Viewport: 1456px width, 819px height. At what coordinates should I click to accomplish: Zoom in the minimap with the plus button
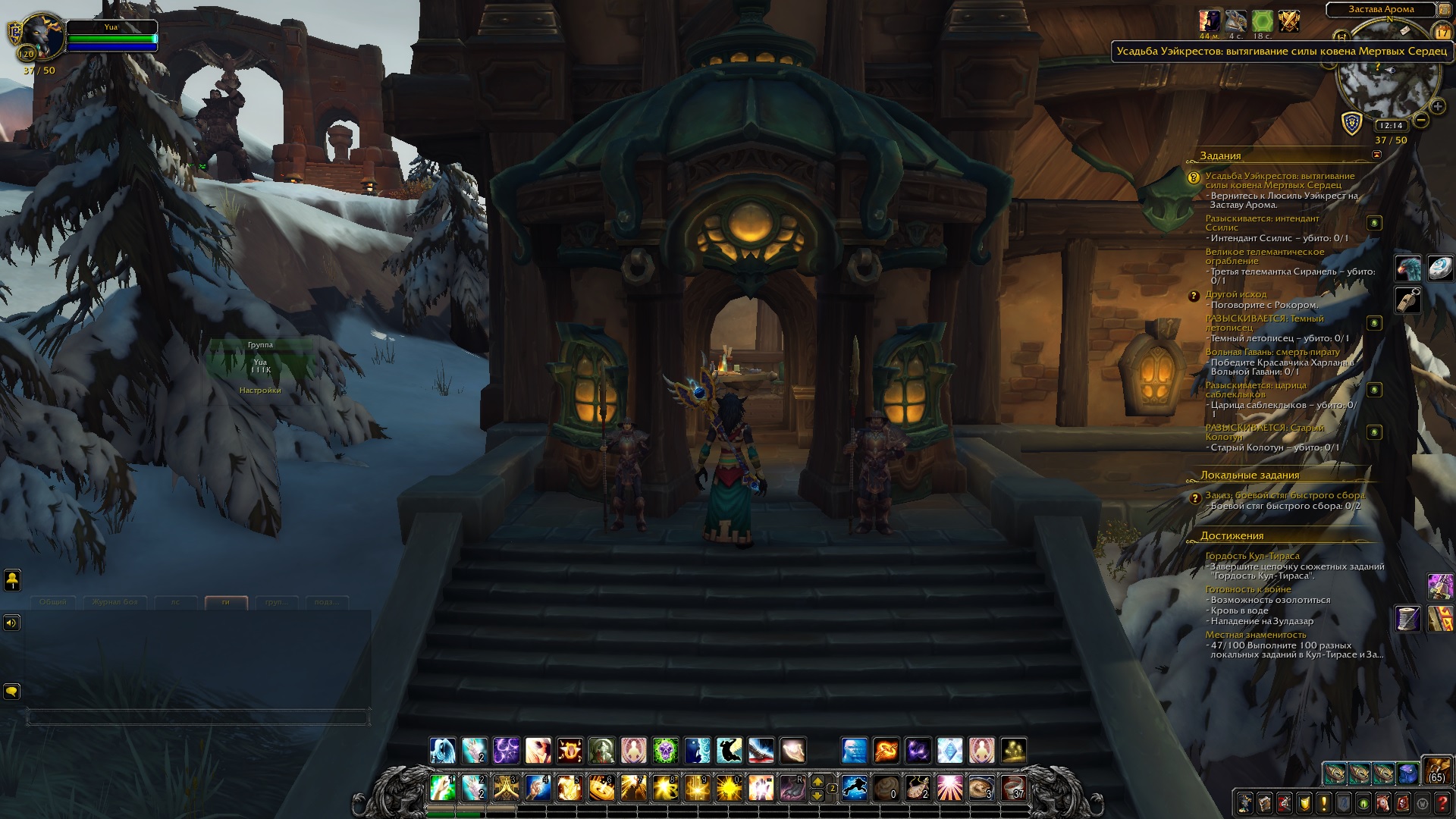coord(1437,107)
